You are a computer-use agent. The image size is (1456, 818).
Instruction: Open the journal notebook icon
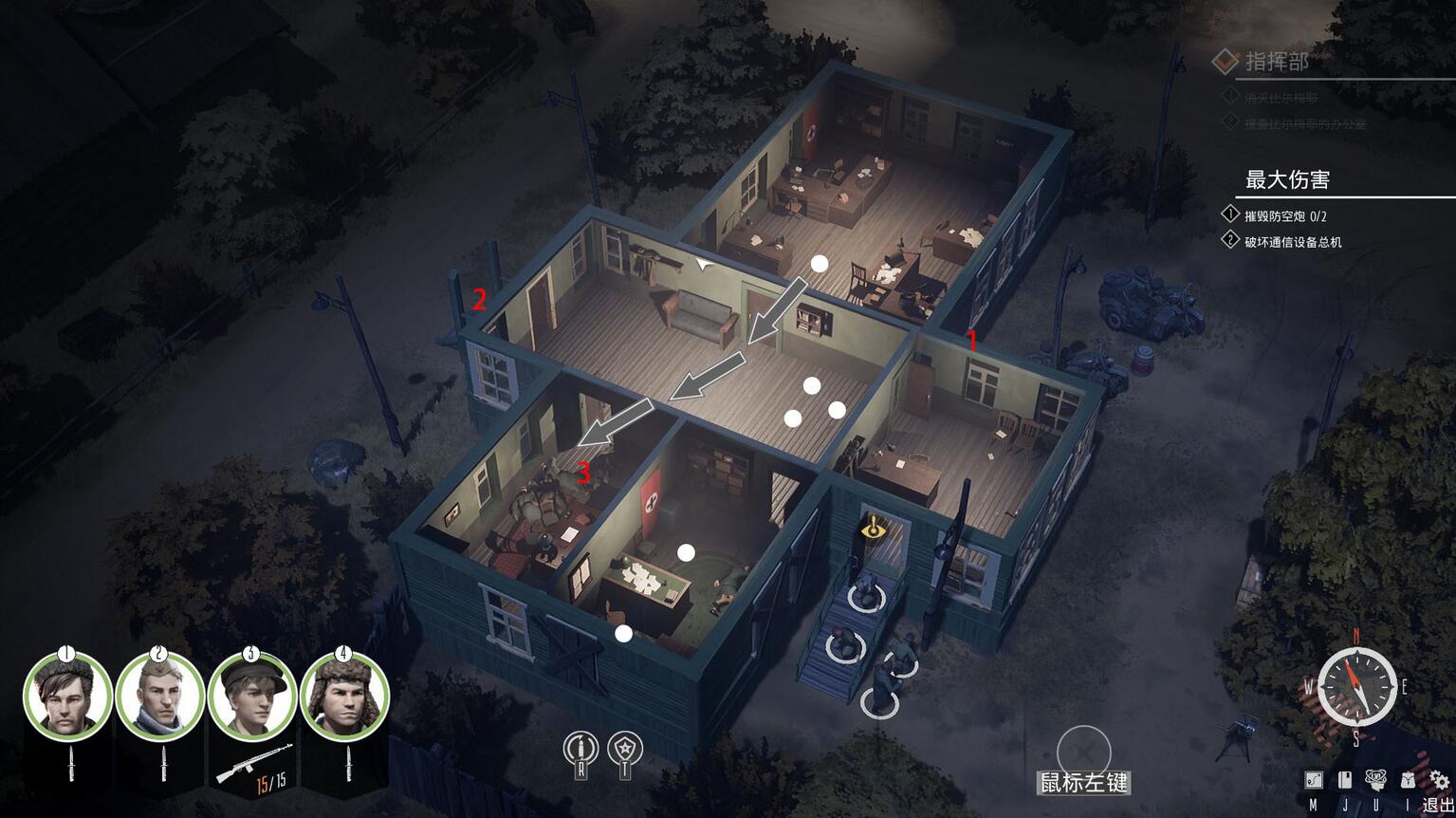pyautogui.click(x=1344, y=780)
